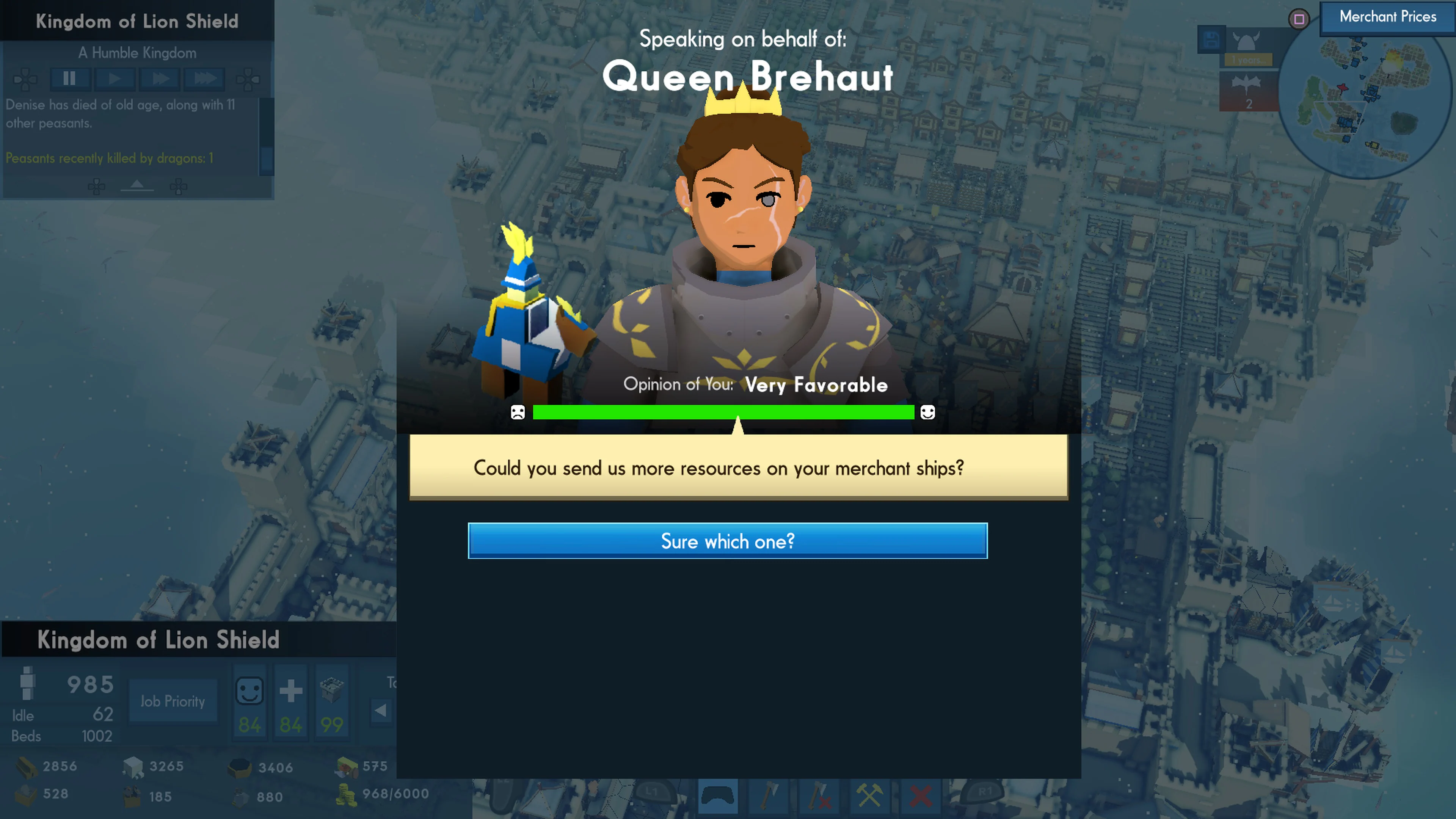Click the dragon counter icon above the minimap
The height and width of the screenshot is (819, 1456).
point(1247,88)
